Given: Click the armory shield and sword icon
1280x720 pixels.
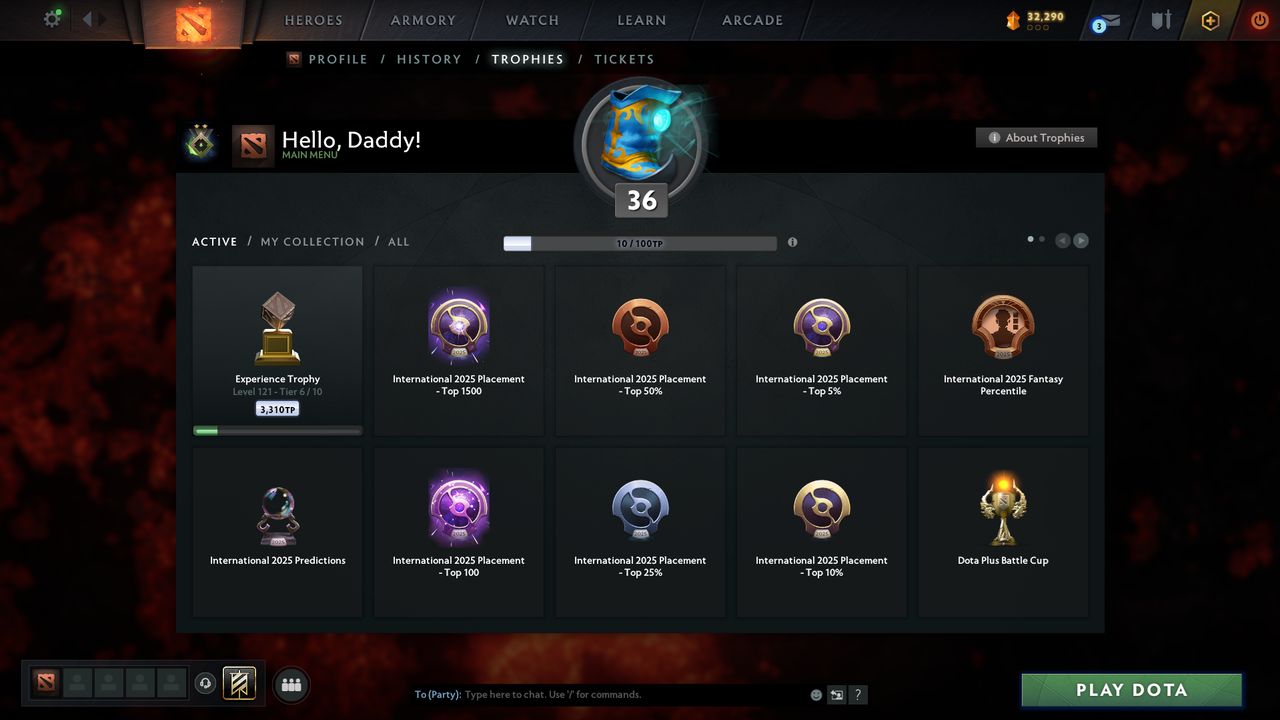Looking at the screenshot, I should [x=1160, y=20].
